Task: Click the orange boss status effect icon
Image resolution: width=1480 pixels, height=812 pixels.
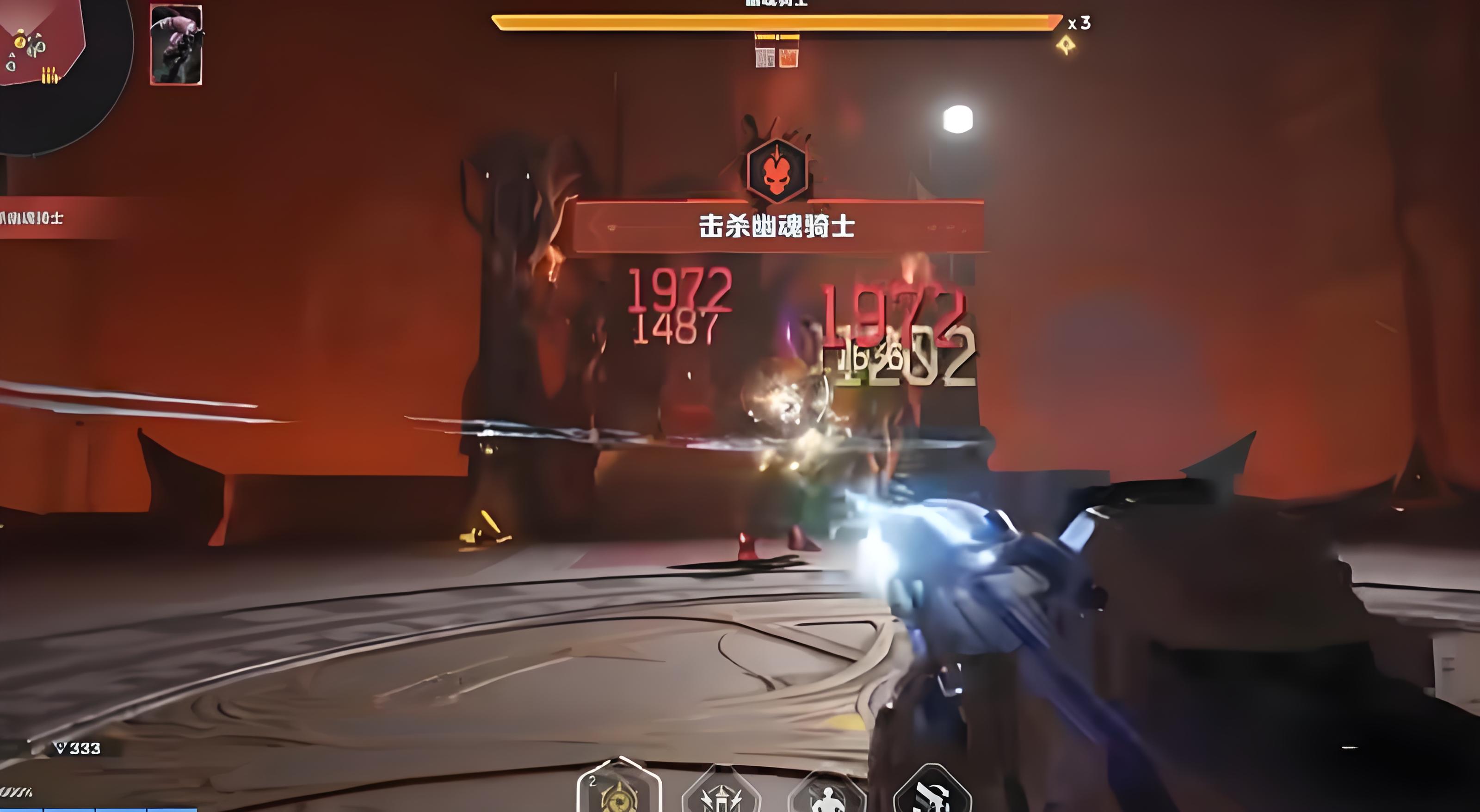Action: 788,57
